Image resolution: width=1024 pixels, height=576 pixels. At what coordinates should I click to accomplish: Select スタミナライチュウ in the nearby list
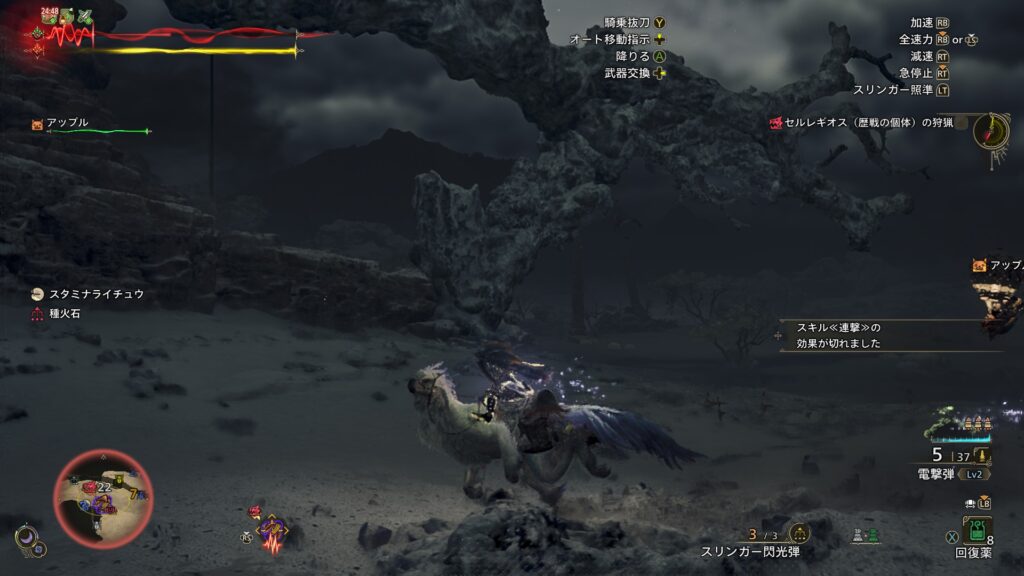tap(96, 294)
